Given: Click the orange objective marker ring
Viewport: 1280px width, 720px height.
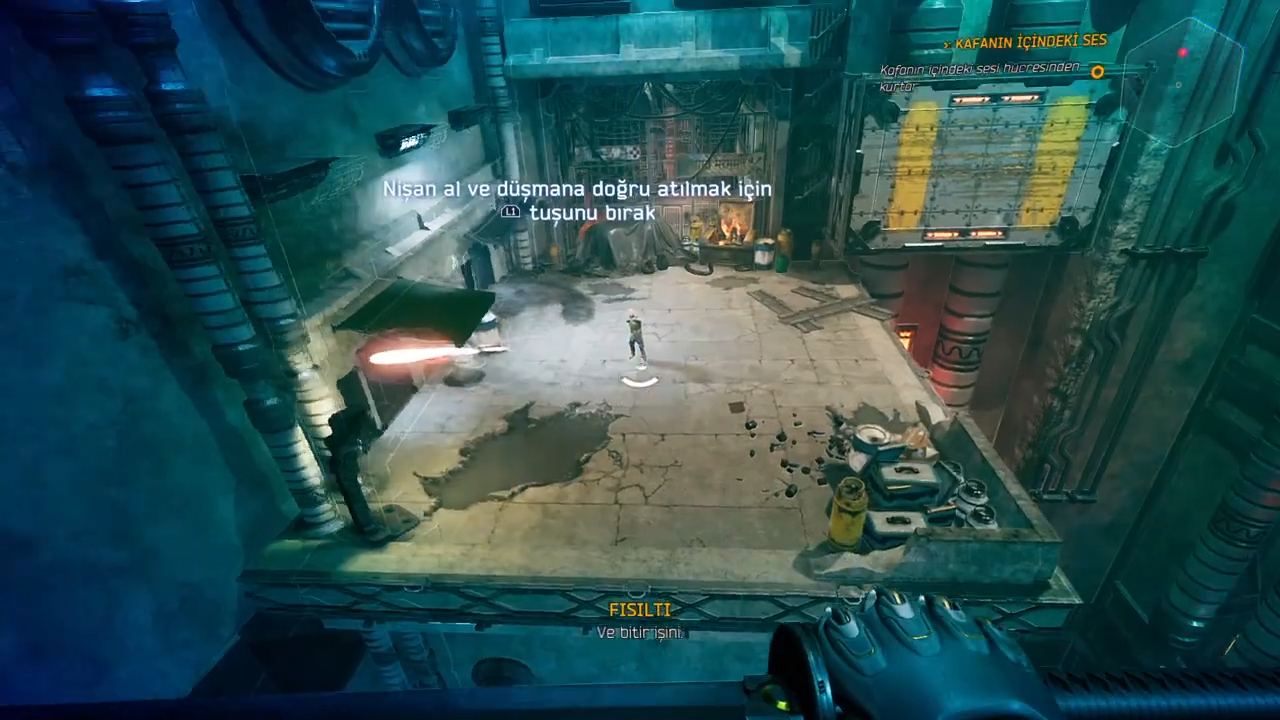Looking at the screenshot, I should 1097,72.
